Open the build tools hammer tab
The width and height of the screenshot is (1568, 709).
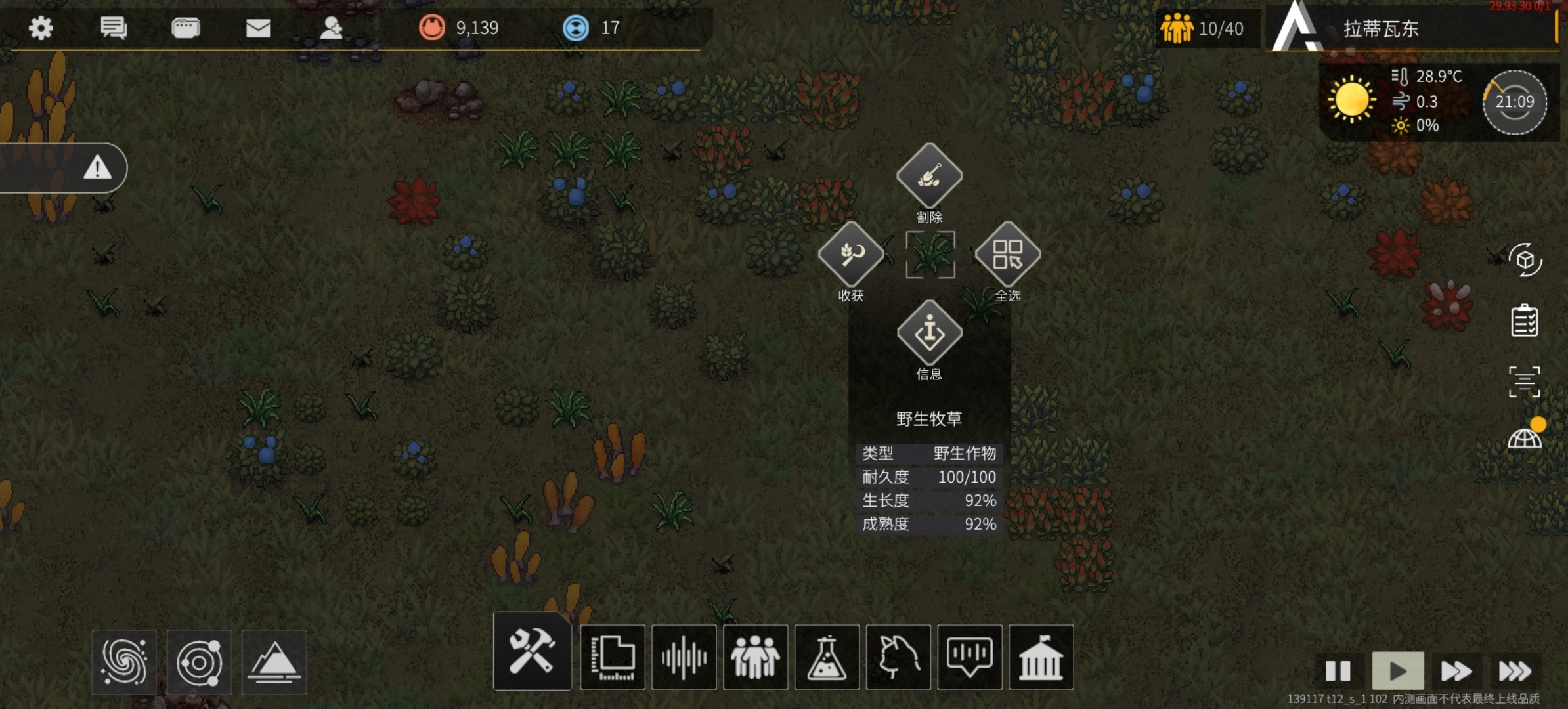pyautogui.click(x=532, y=652)
